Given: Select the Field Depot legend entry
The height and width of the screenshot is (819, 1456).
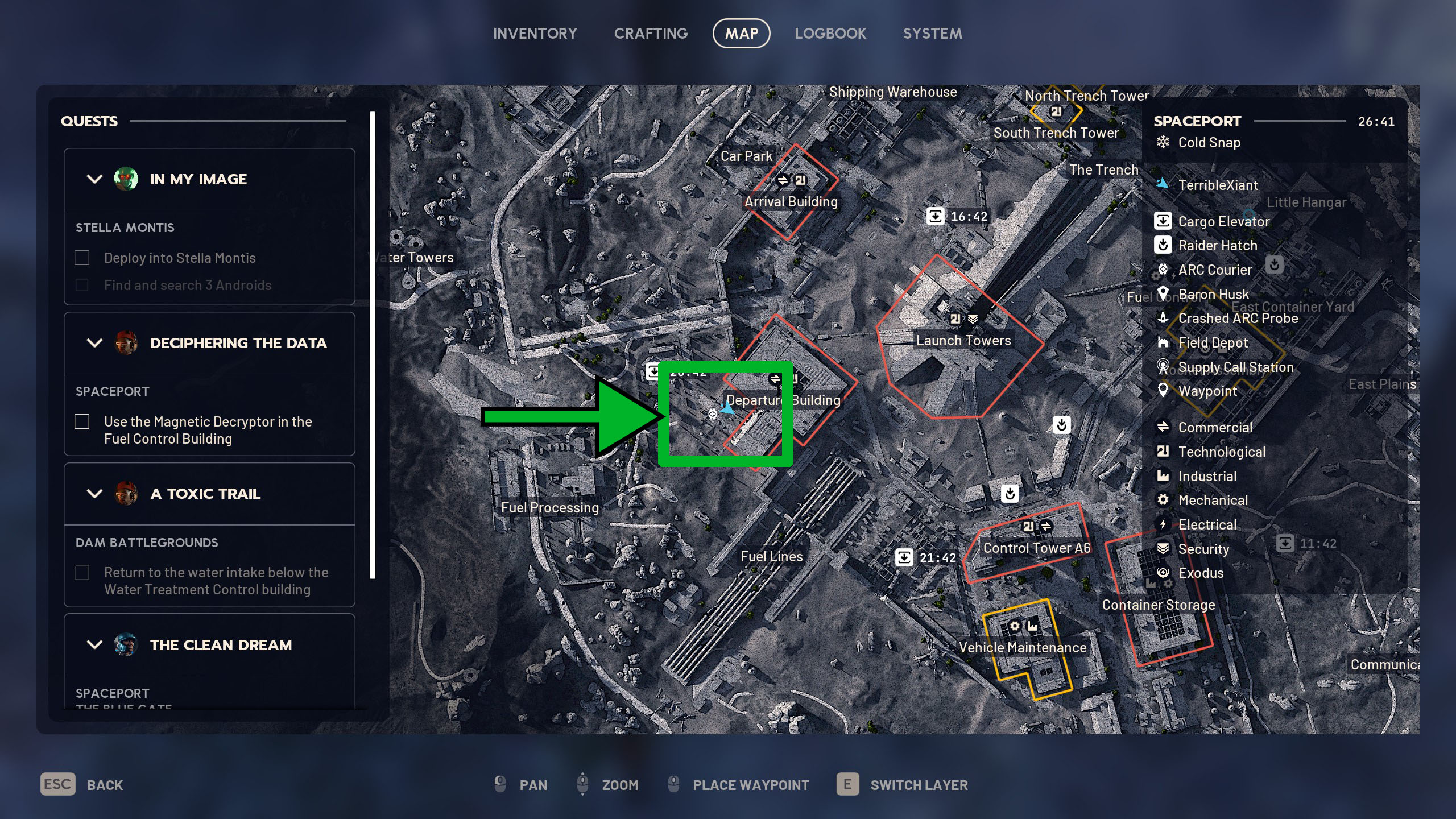Looking at the screenshot, I should coord(1213,343).
